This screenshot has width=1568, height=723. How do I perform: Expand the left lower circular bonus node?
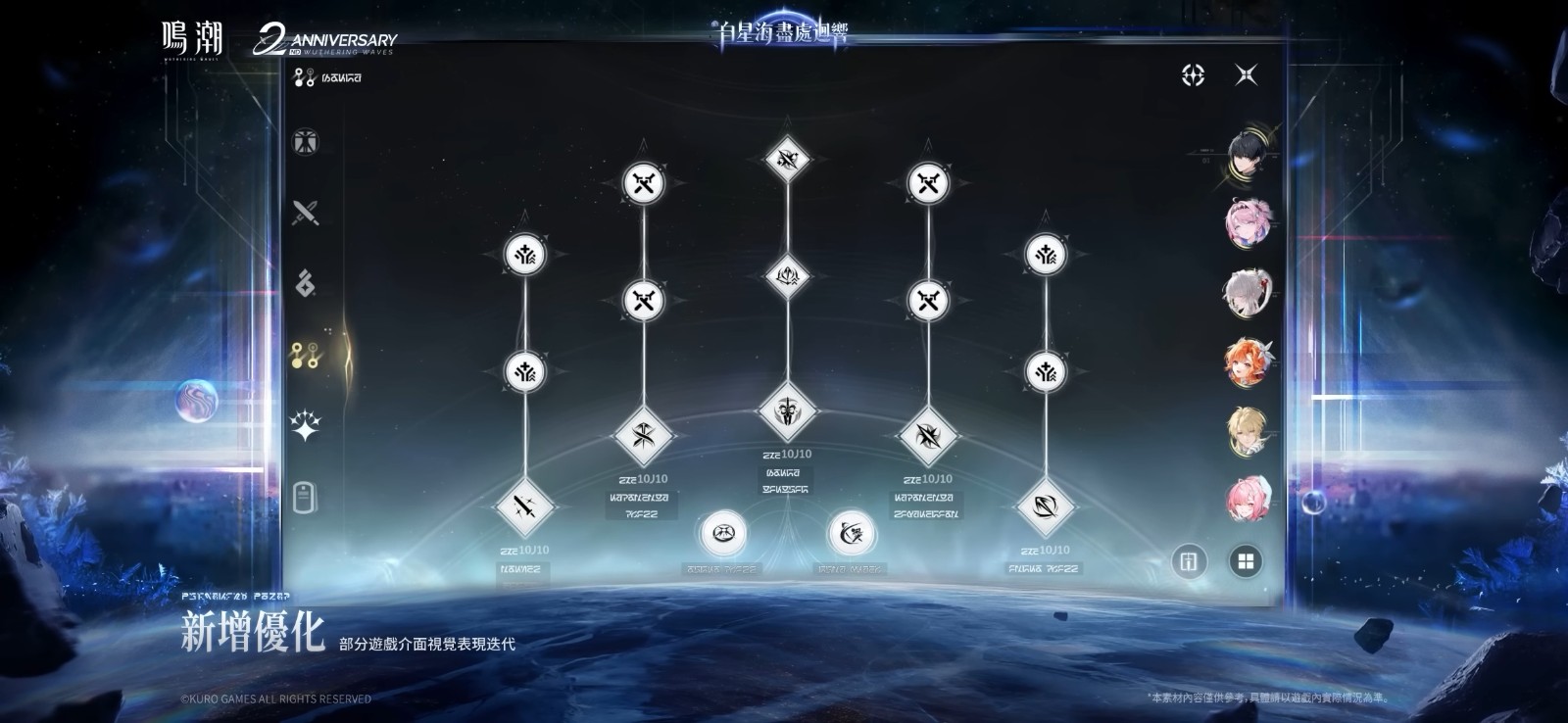click(x=722, y=531)
